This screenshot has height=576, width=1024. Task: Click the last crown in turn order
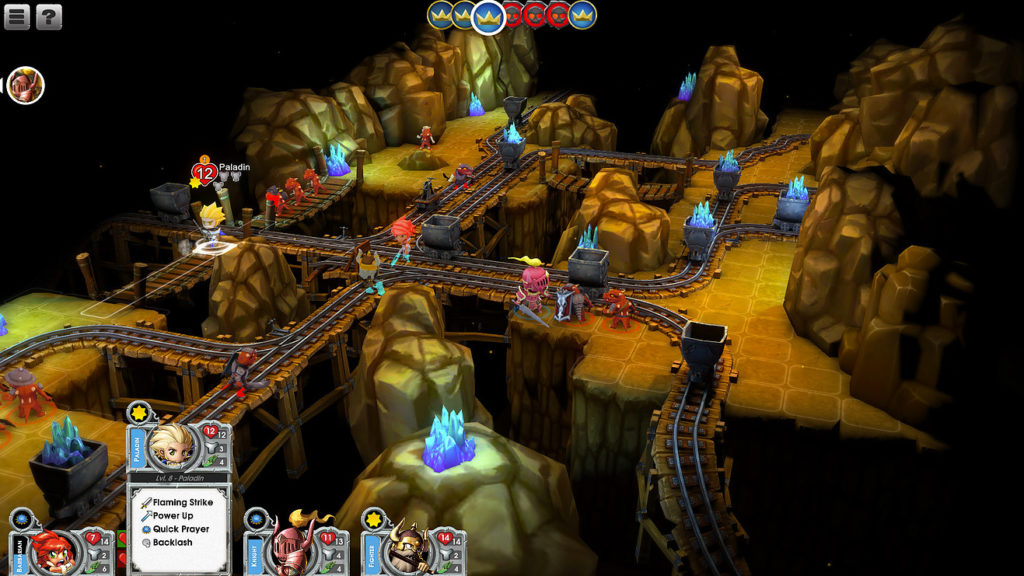[582, 15]
